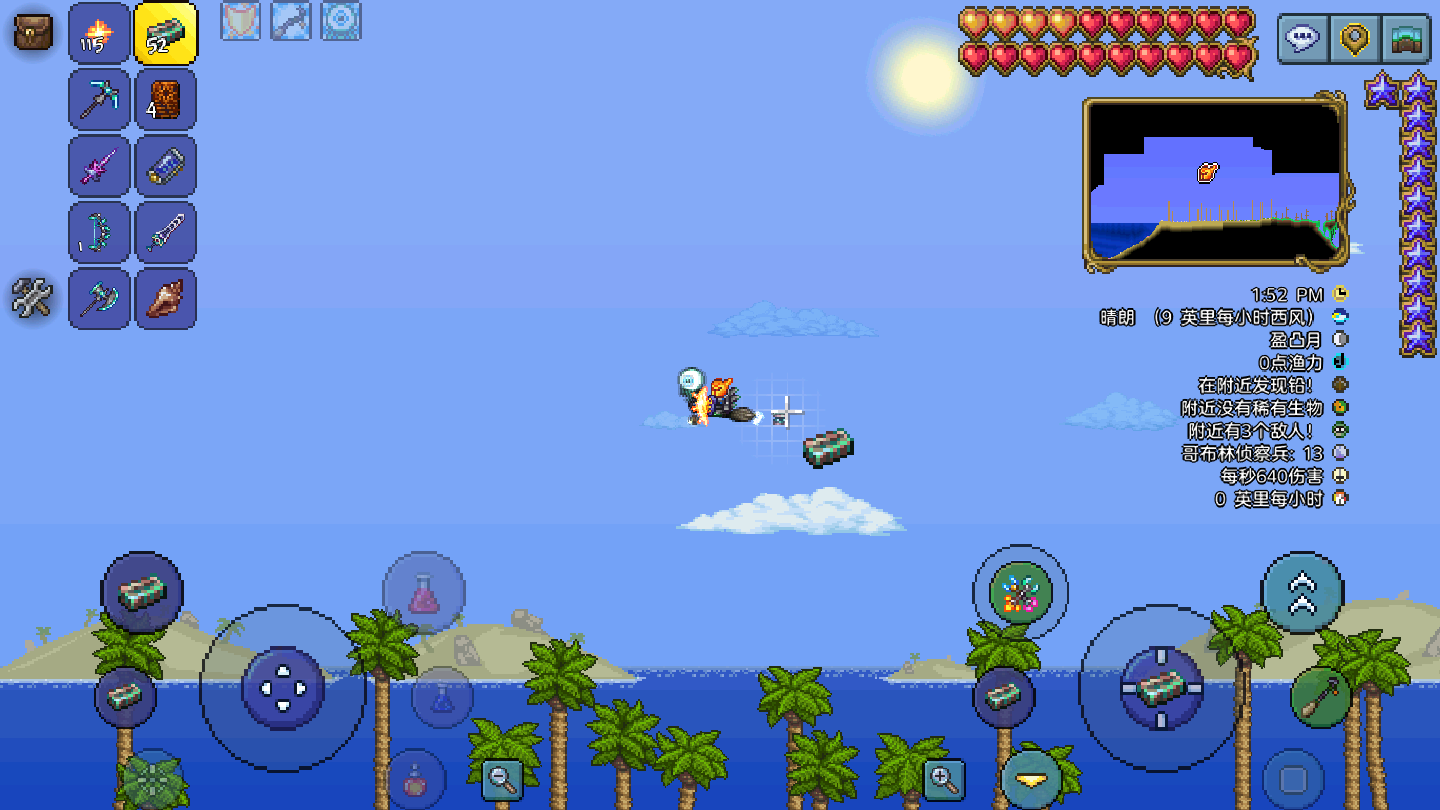This screenshot has width=1440, height=810.
Task: Tap the yellow down-arrow drop button
Action: (x=1031, y=778)
